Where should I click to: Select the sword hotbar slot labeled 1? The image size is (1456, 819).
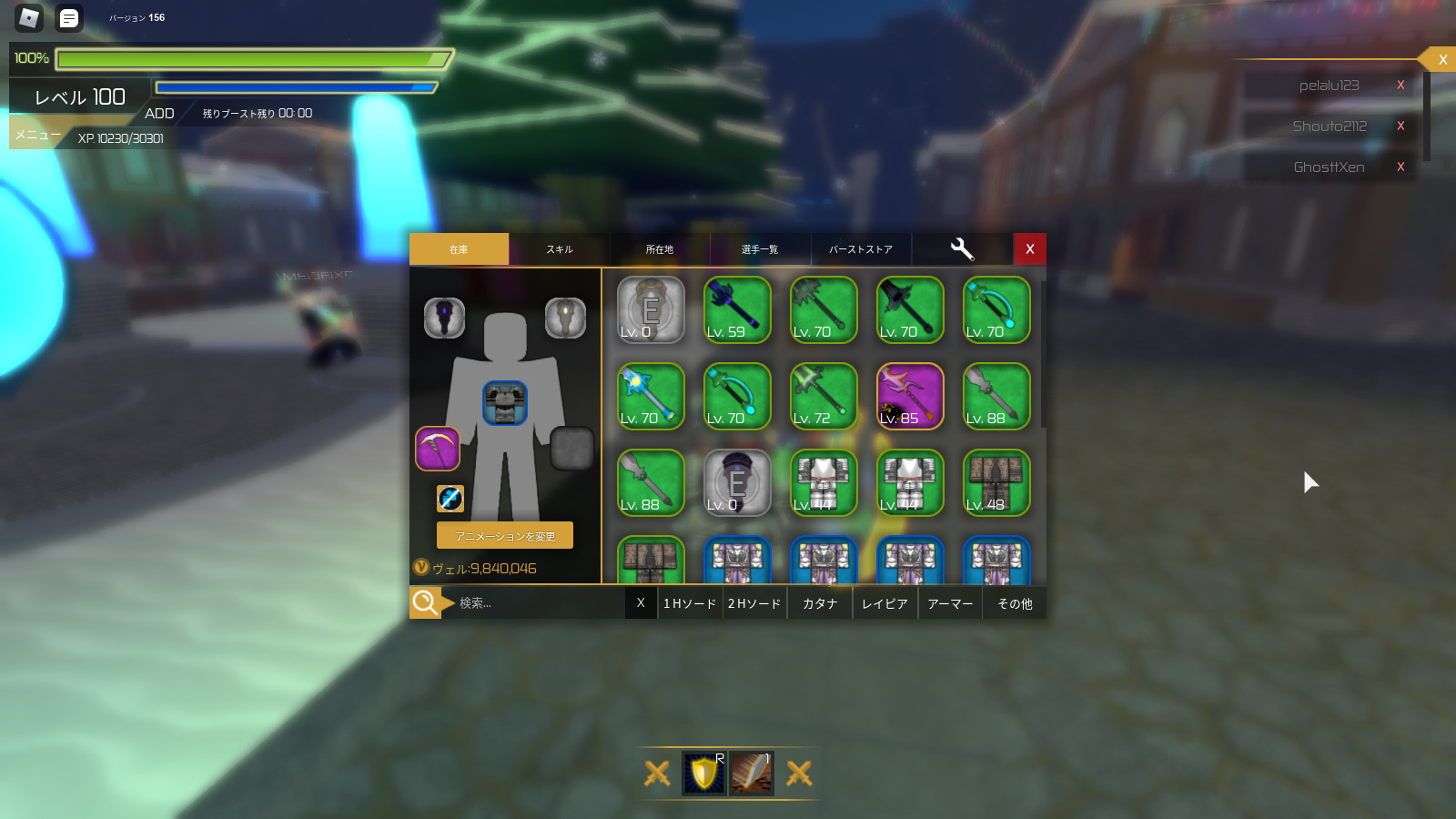click(752, 773)
